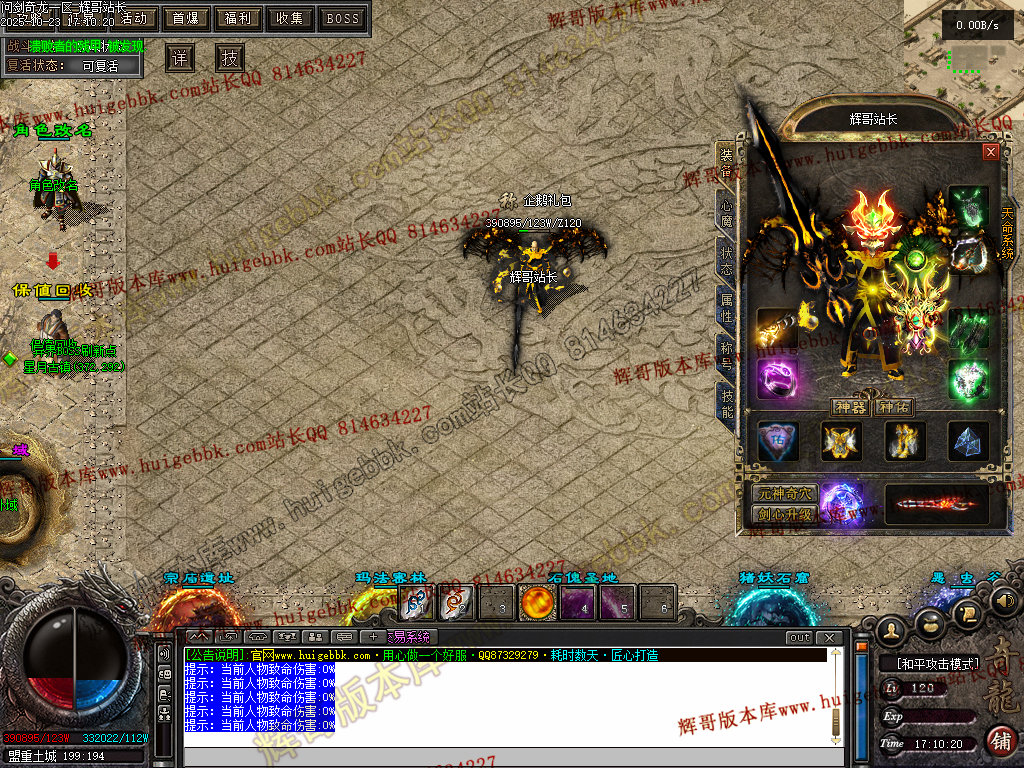Open the BOSS menu
1024x768 pixels.
point(343,18)
